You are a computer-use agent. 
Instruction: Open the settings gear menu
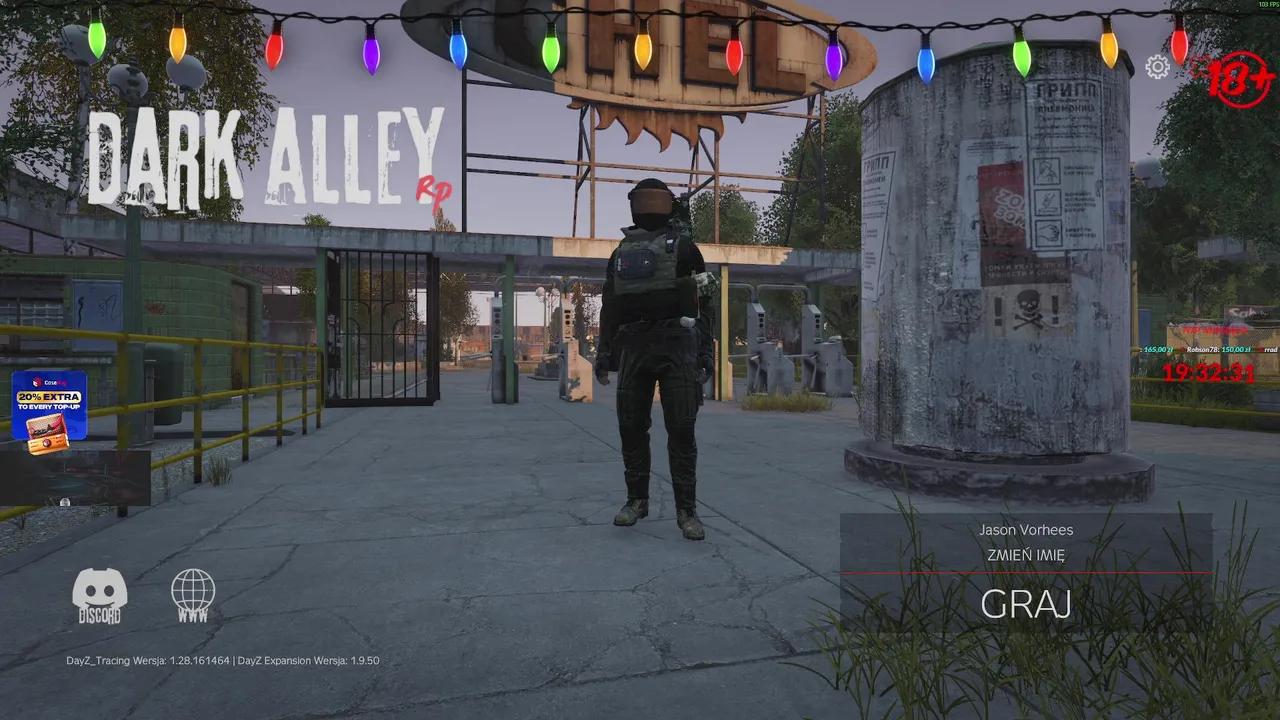[x=1157, y=67]
